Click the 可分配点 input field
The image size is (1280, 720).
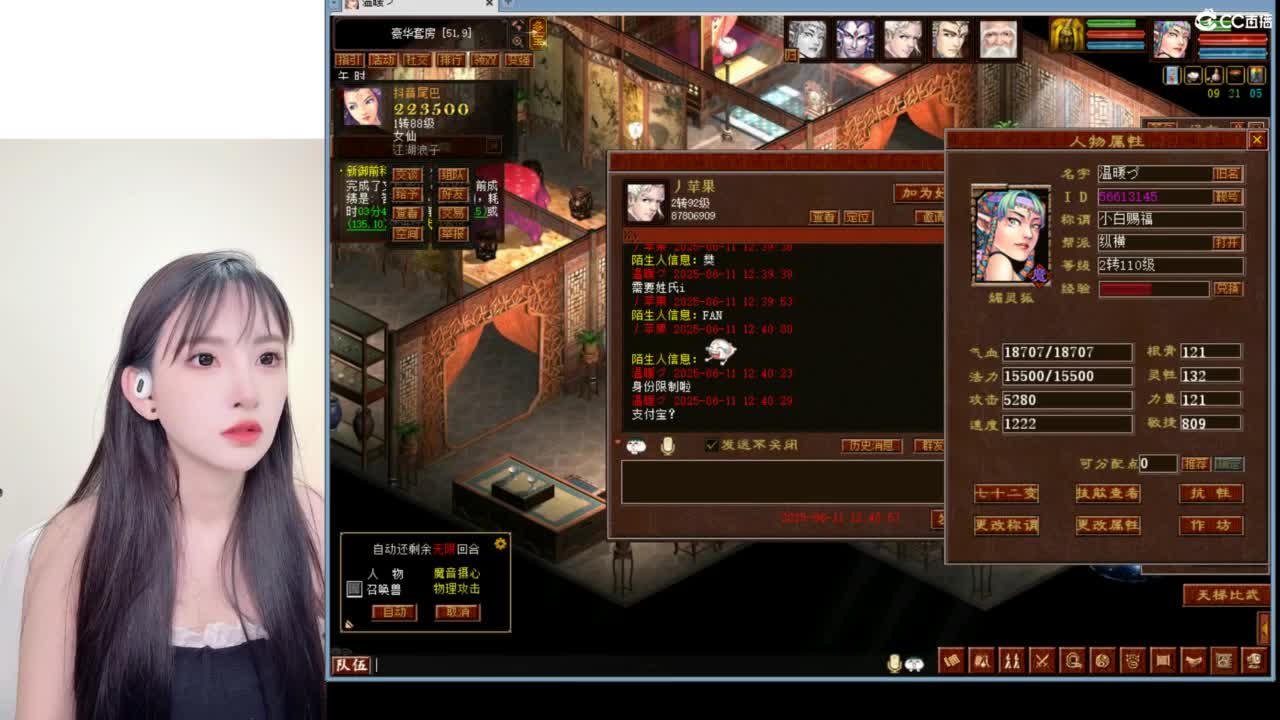coord(1158,463)
